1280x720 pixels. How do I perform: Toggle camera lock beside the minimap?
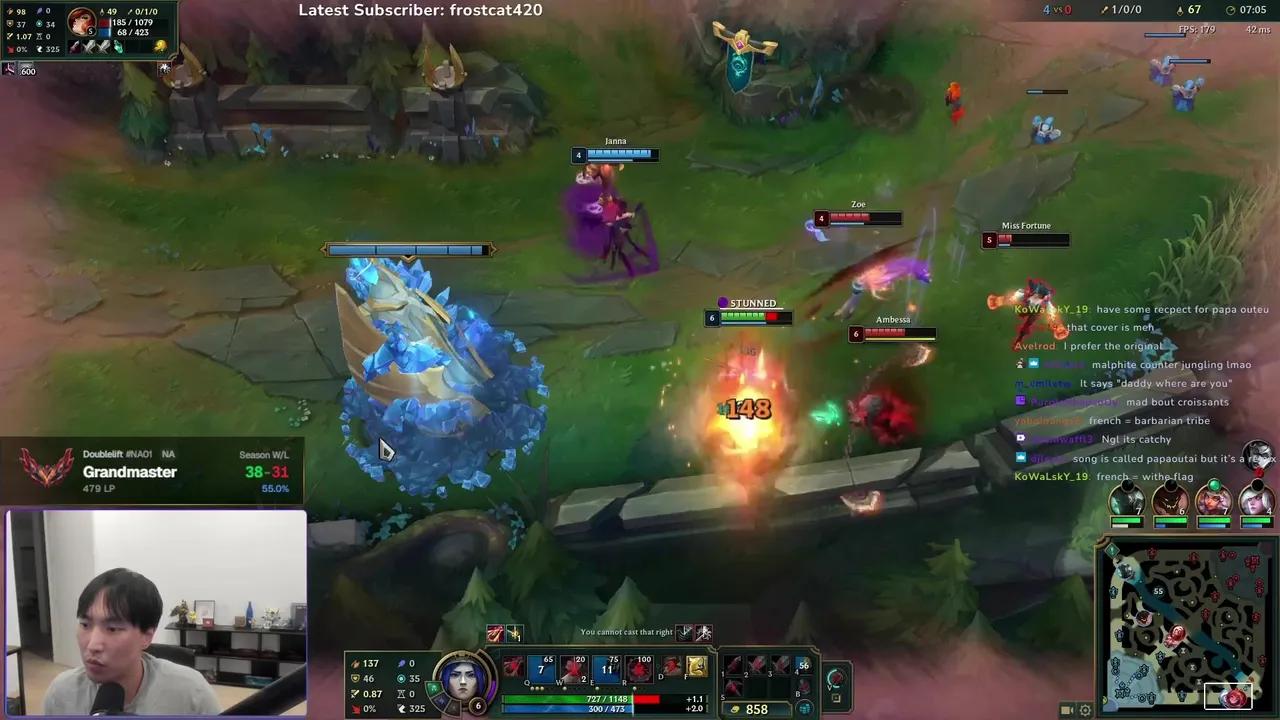point(1067,710)
